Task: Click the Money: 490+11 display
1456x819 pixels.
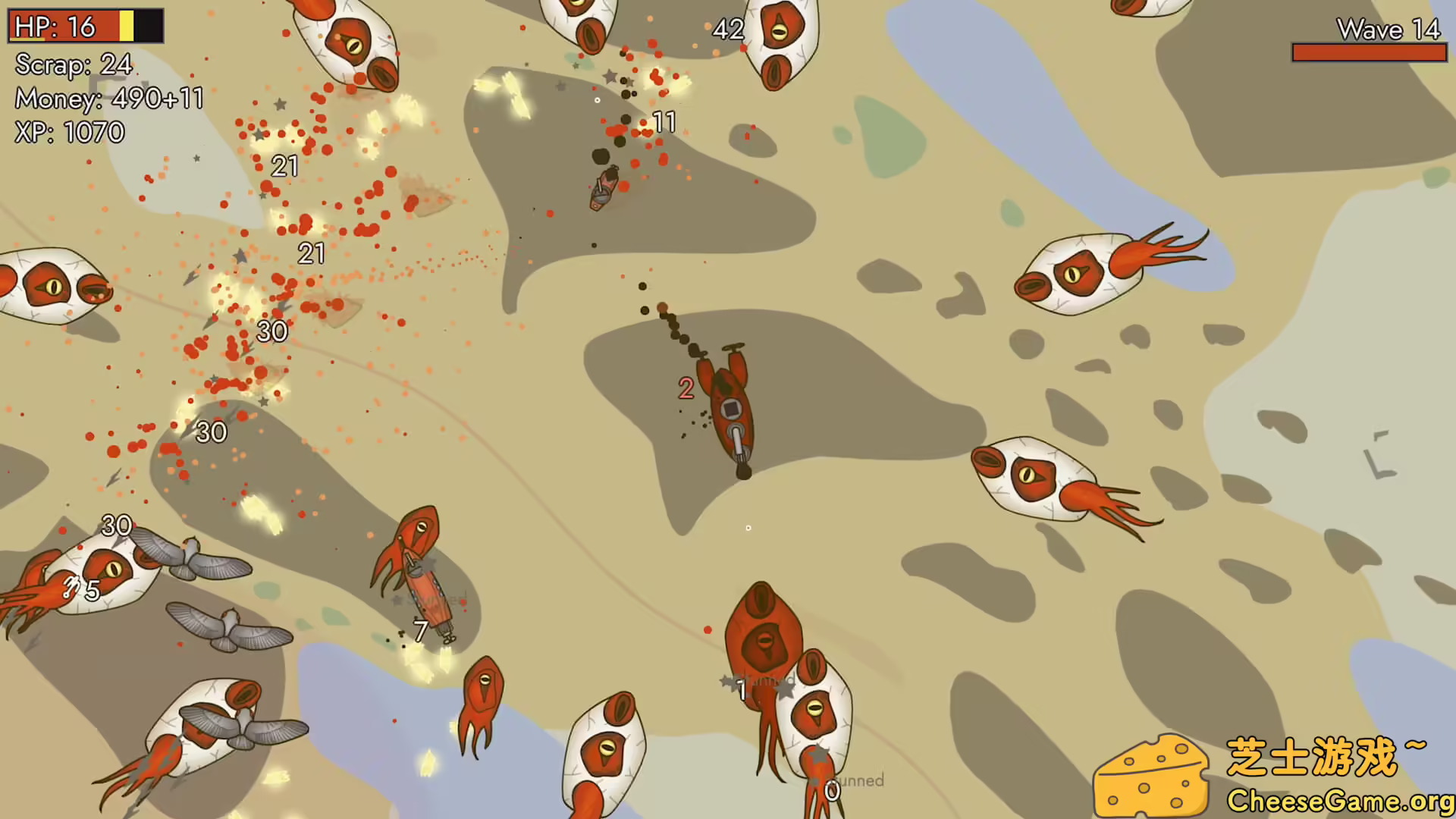Action: point(110,99)
